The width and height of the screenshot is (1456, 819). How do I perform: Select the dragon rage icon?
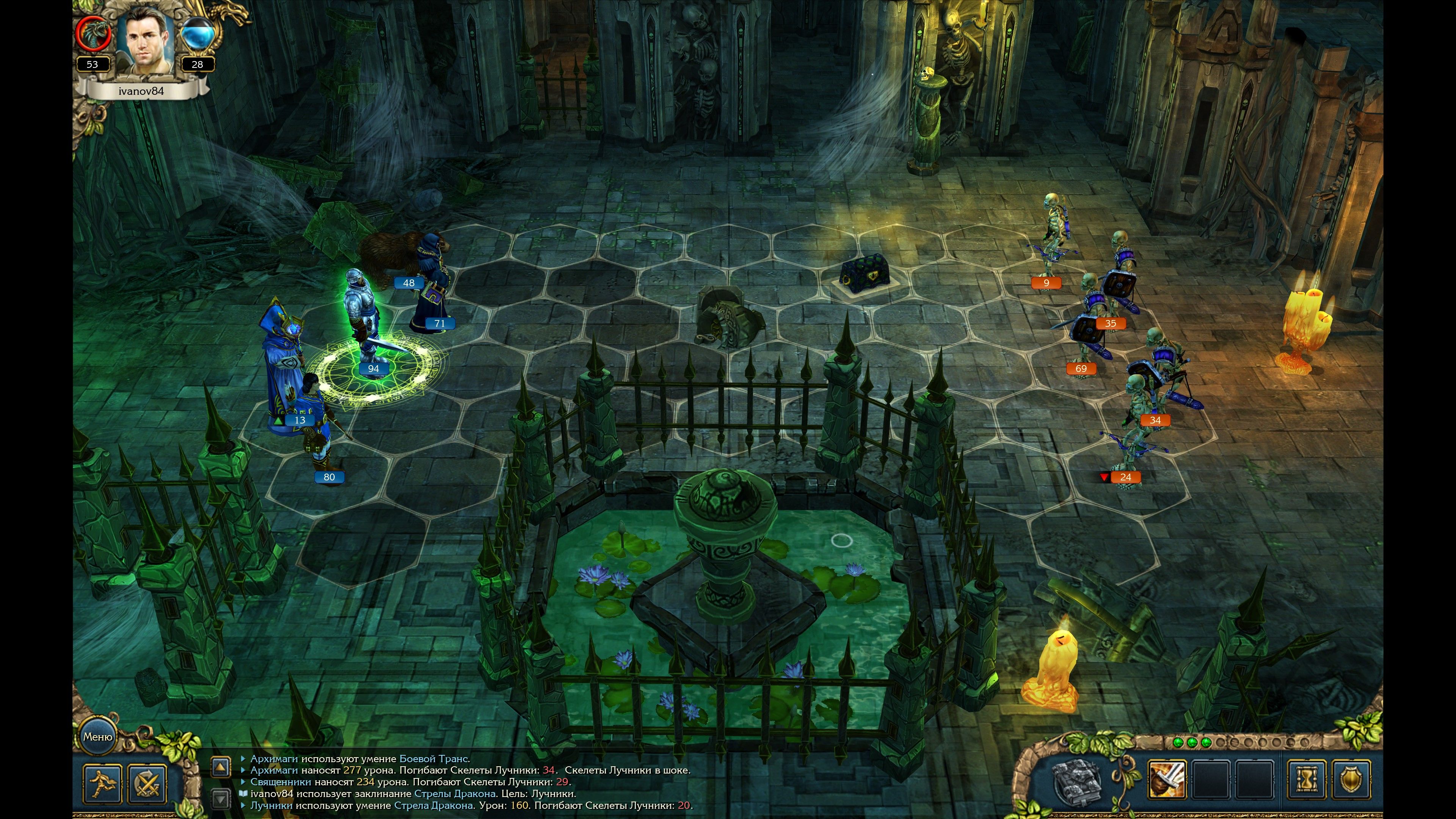(92, 34)
